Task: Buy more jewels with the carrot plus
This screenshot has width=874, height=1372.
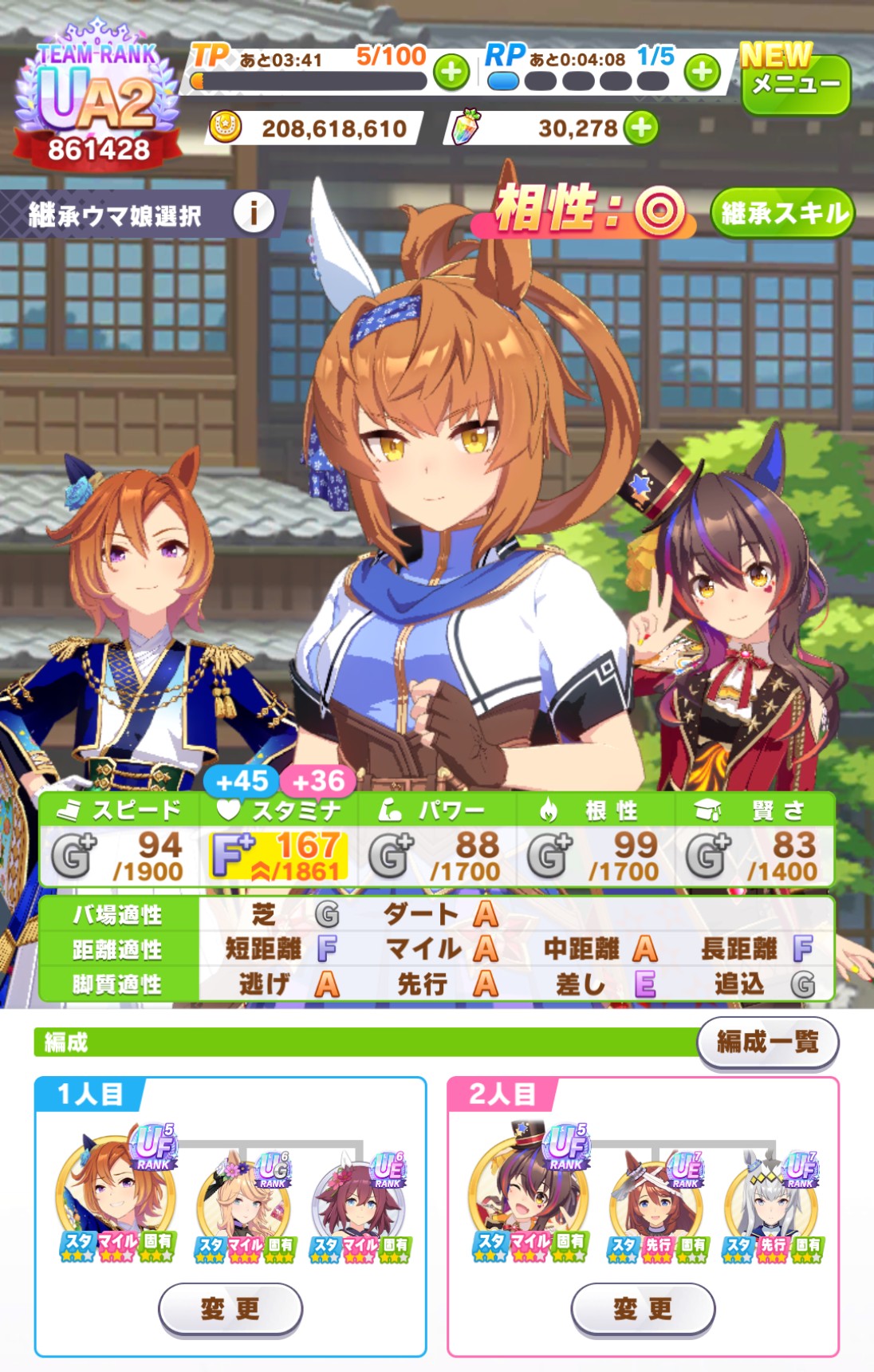Action: (641, 128)
